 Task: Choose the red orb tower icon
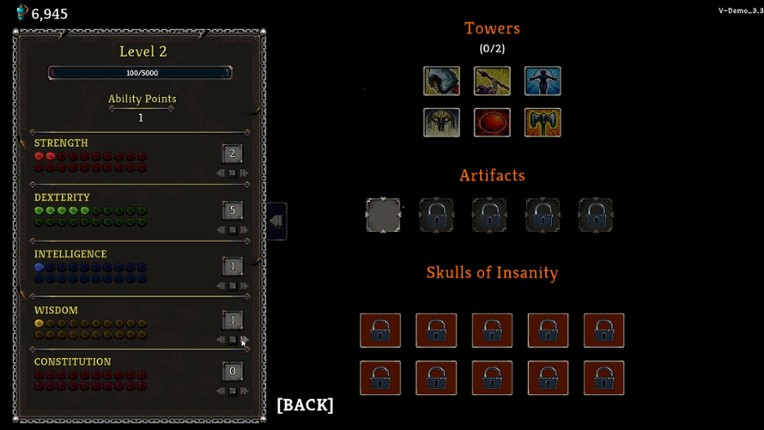coord(492,122)
